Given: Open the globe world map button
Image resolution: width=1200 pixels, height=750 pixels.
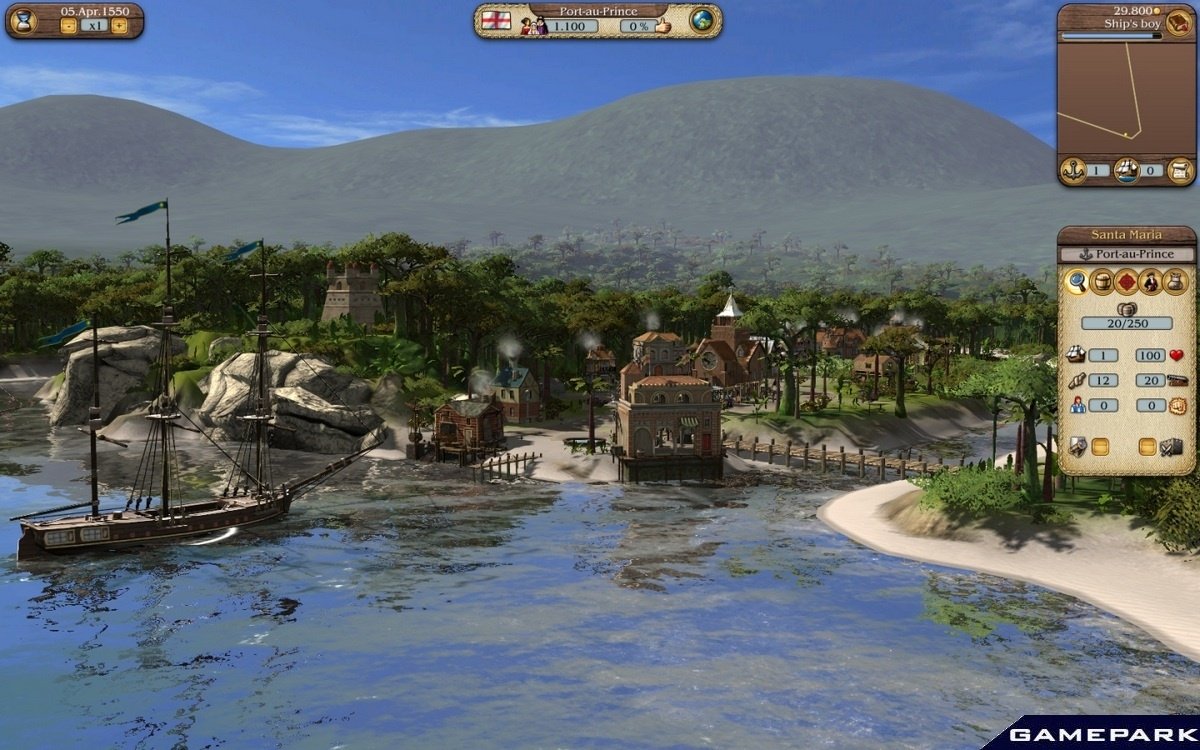Looking at the screenshot, I should pyautogui.click(x=702, y=21).
